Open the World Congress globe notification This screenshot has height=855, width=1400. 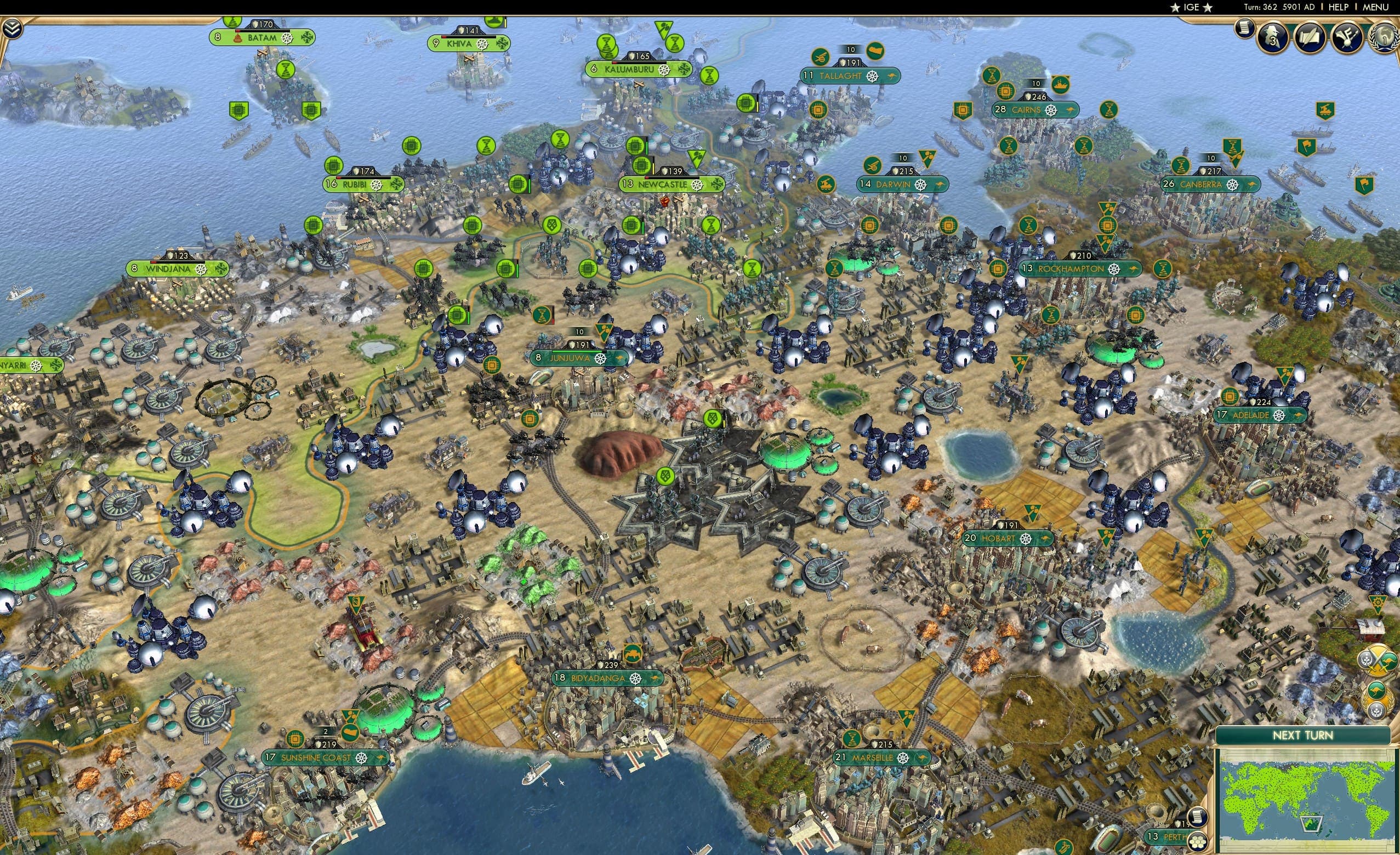1385,38
